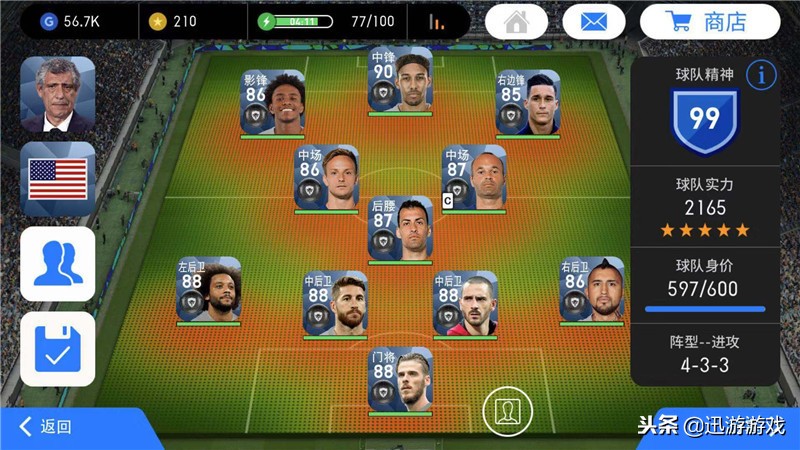Image resolution: width=800 pixels, height=450 pixels.
Task: Pick the 右边锋 right winger card
Action: pos(527,102)
